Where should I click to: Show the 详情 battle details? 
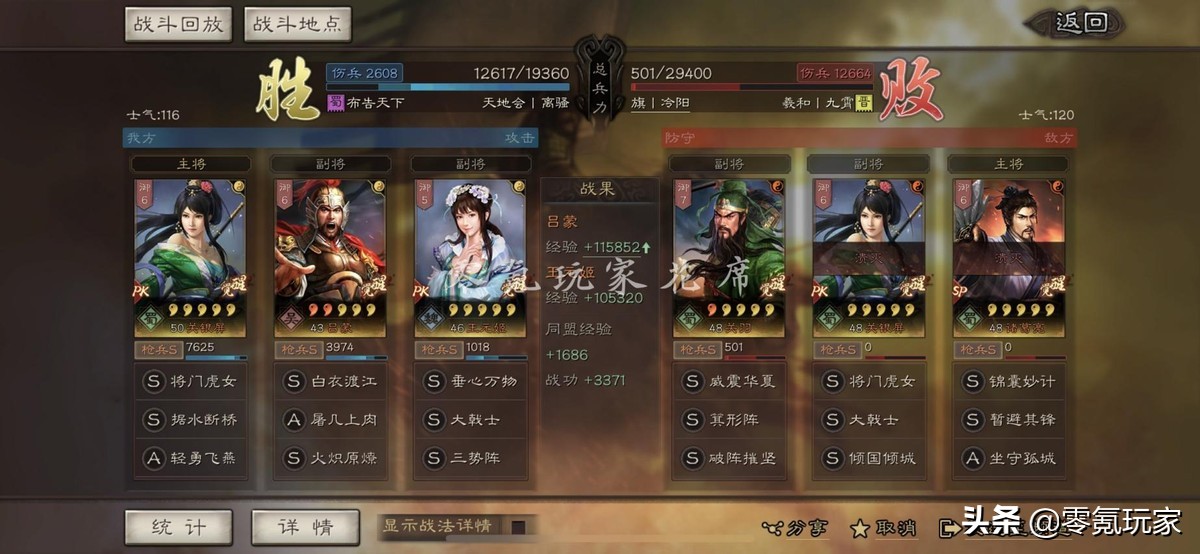coord(305,527)
